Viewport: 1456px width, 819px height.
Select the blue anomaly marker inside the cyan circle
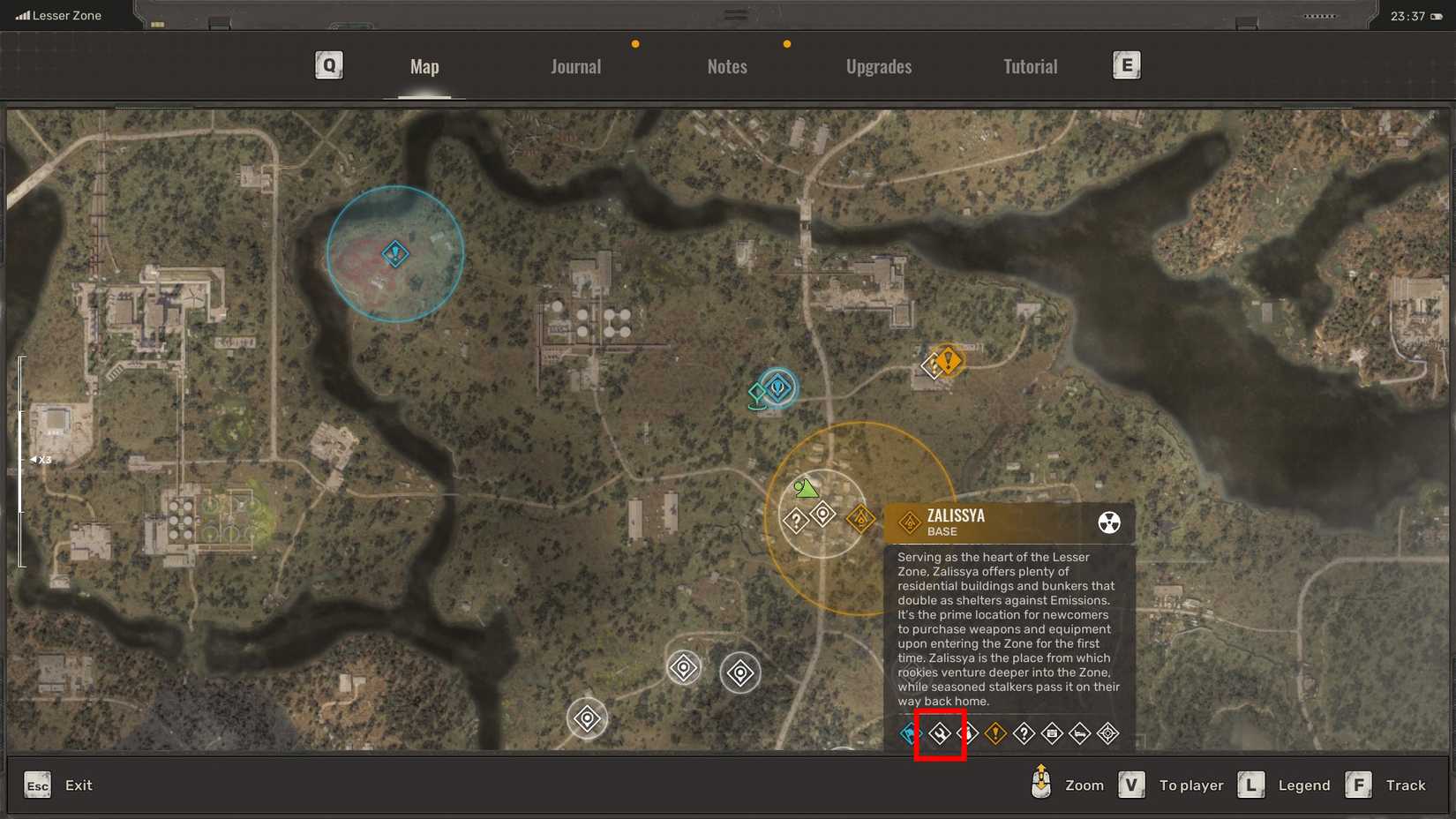click(x=394, y=253)
